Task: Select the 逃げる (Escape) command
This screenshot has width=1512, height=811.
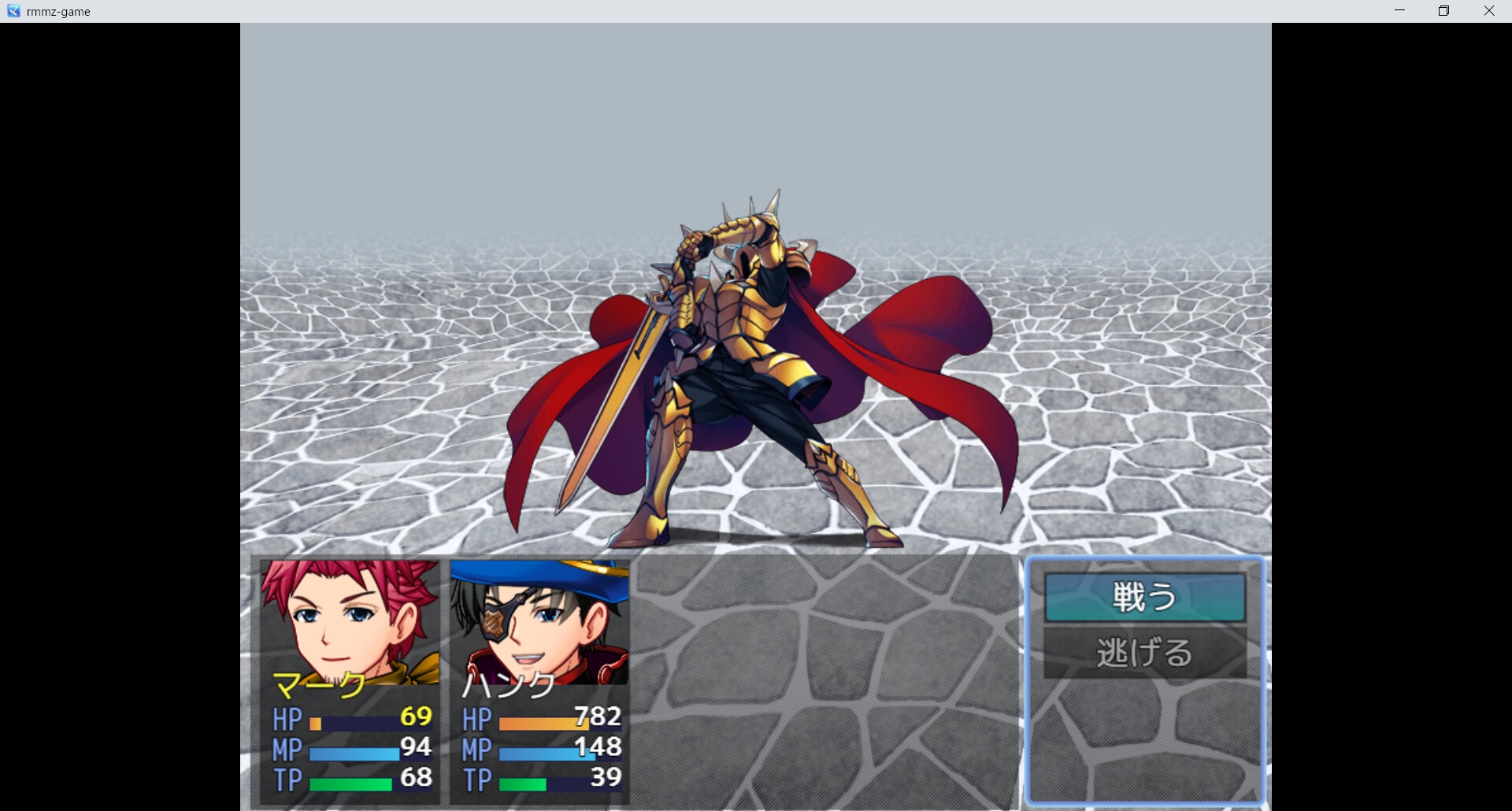Action: pos(1144,653)
